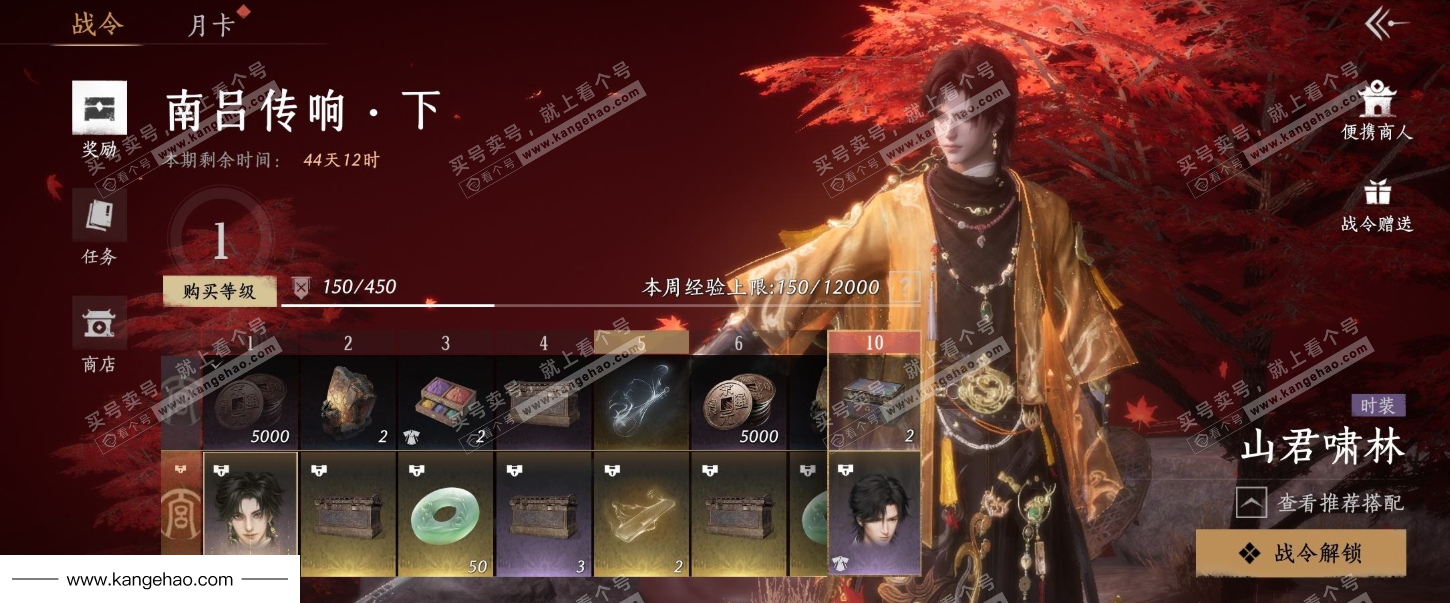Open 战令赠送 gift battle pass
Image resolution: width=1450 pixels, height=603 pixels.
[1377, 205]
